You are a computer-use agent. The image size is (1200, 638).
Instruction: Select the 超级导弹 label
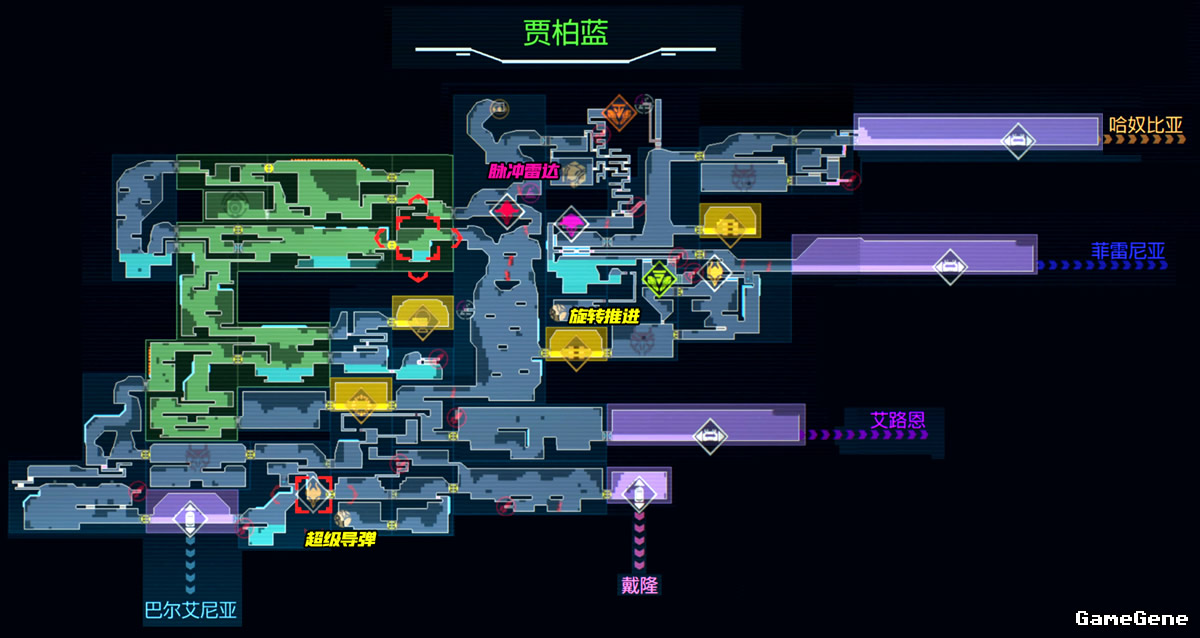coord(340,539)
